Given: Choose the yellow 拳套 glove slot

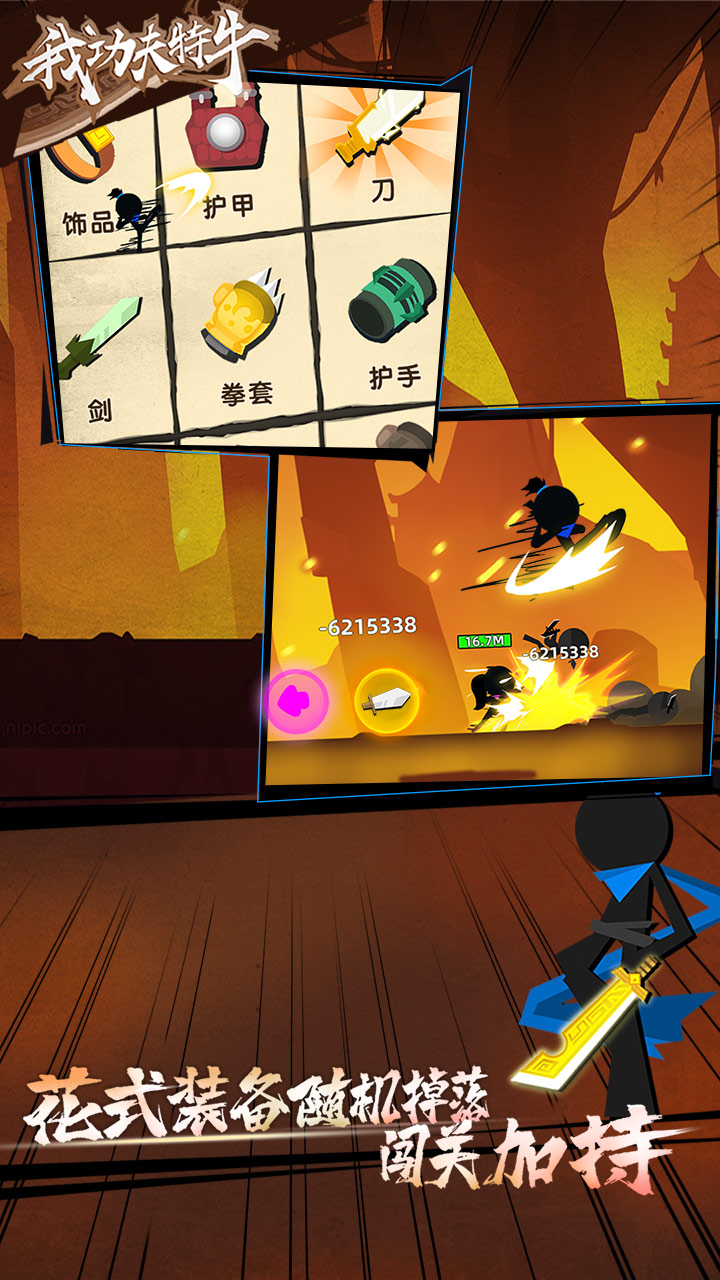Looking at the screenshot, I should (245, 335).
